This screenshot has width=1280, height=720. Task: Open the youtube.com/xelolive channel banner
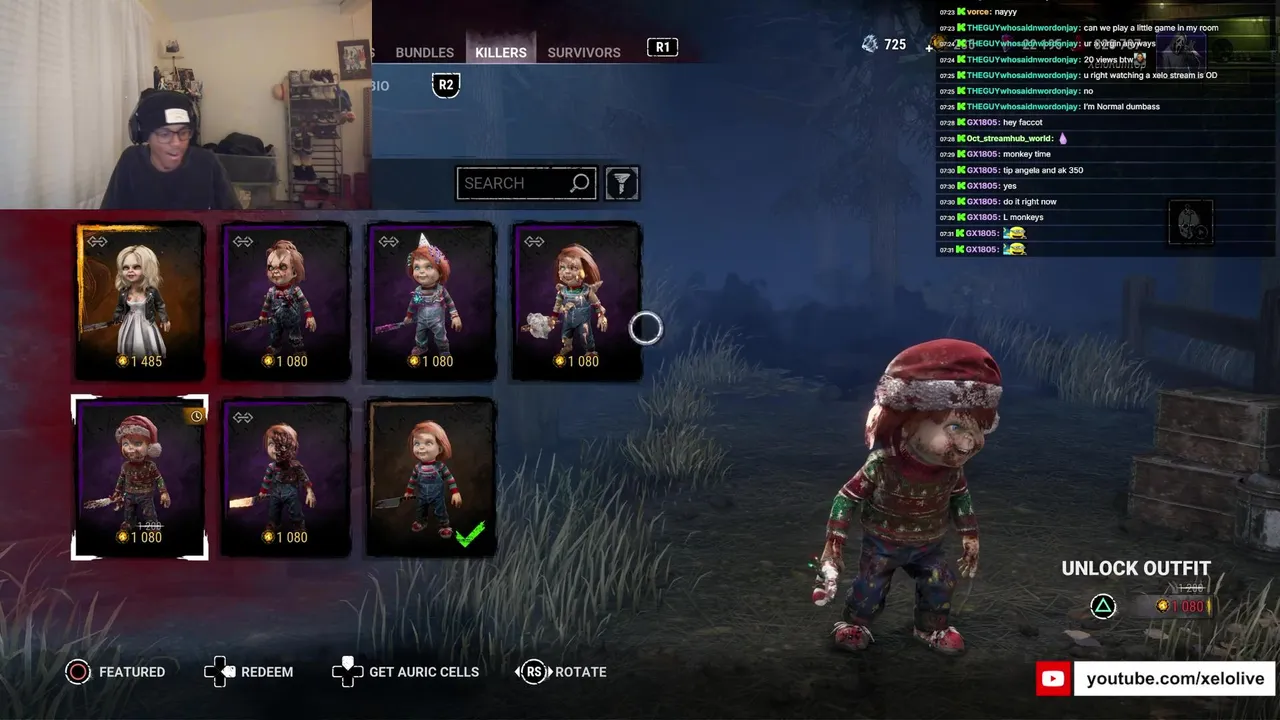click(1155, 679)
